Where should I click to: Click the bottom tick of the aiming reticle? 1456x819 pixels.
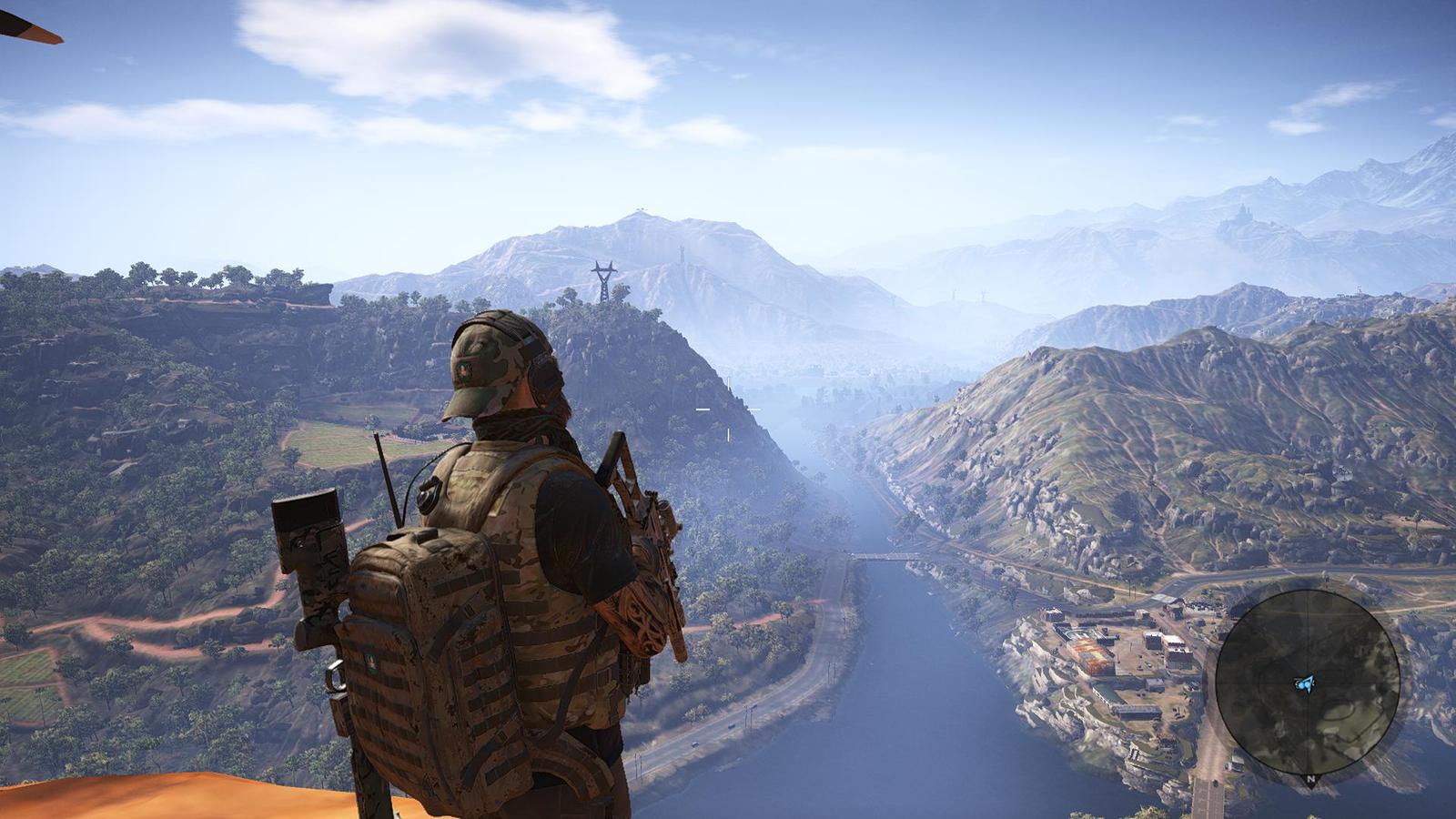coord(728,435)
